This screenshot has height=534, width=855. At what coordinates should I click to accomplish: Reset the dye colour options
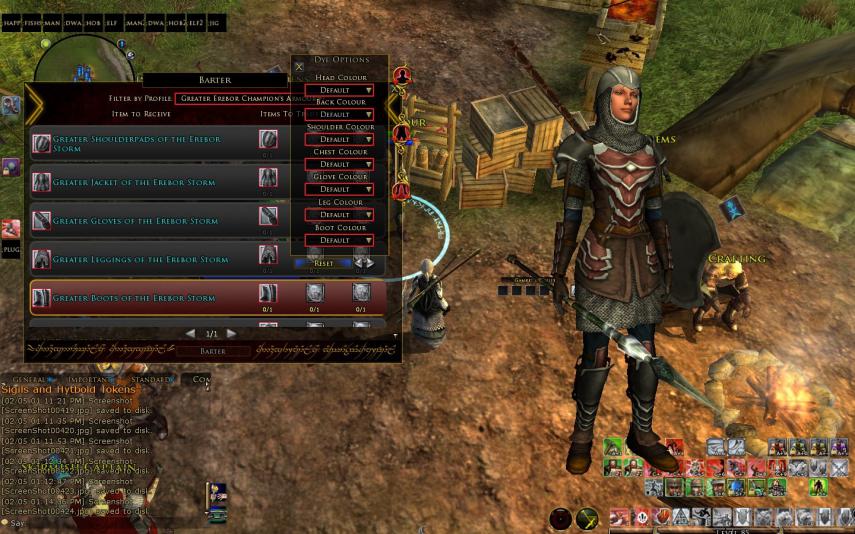(324, 263)
